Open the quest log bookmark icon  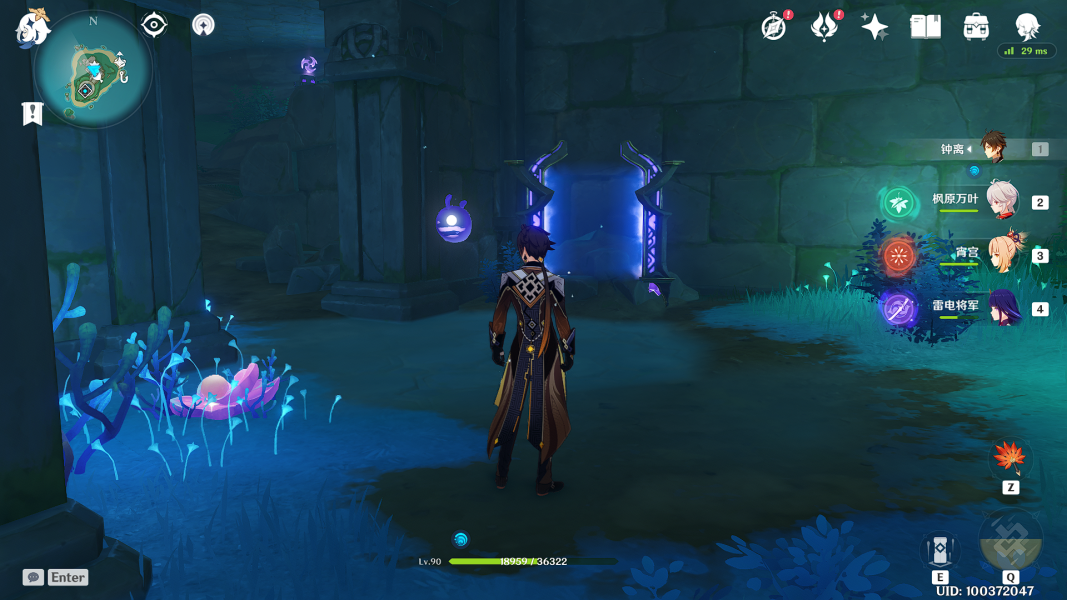pyautogui.click(x=33, y=113)
